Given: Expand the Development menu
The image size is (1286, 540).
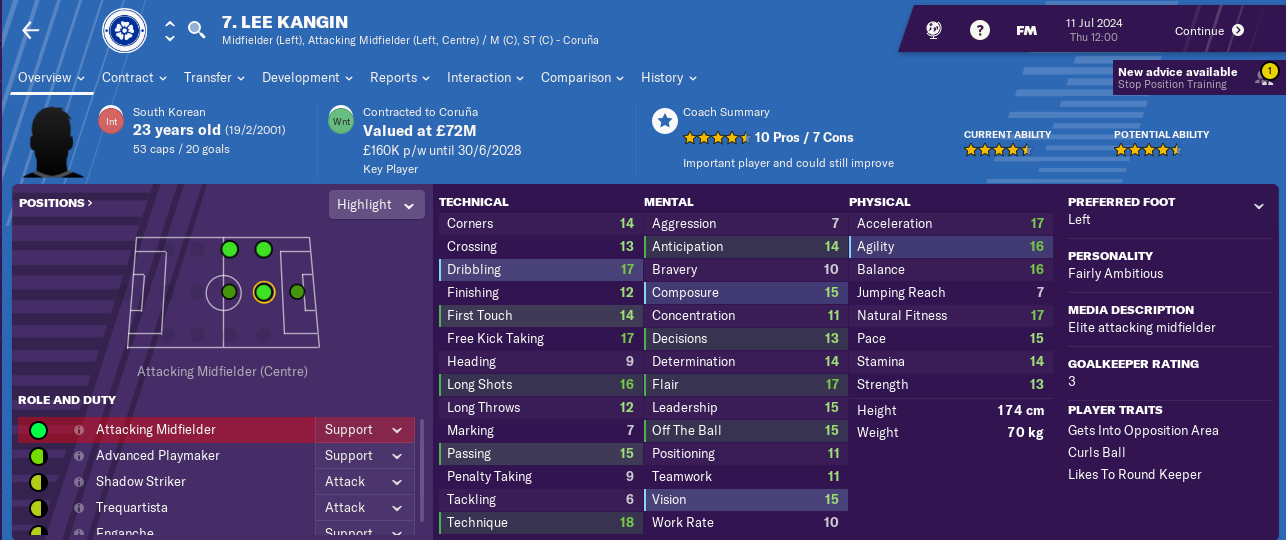Looking at the screenshot, I should pyautogui.click(x=308, y=77).
